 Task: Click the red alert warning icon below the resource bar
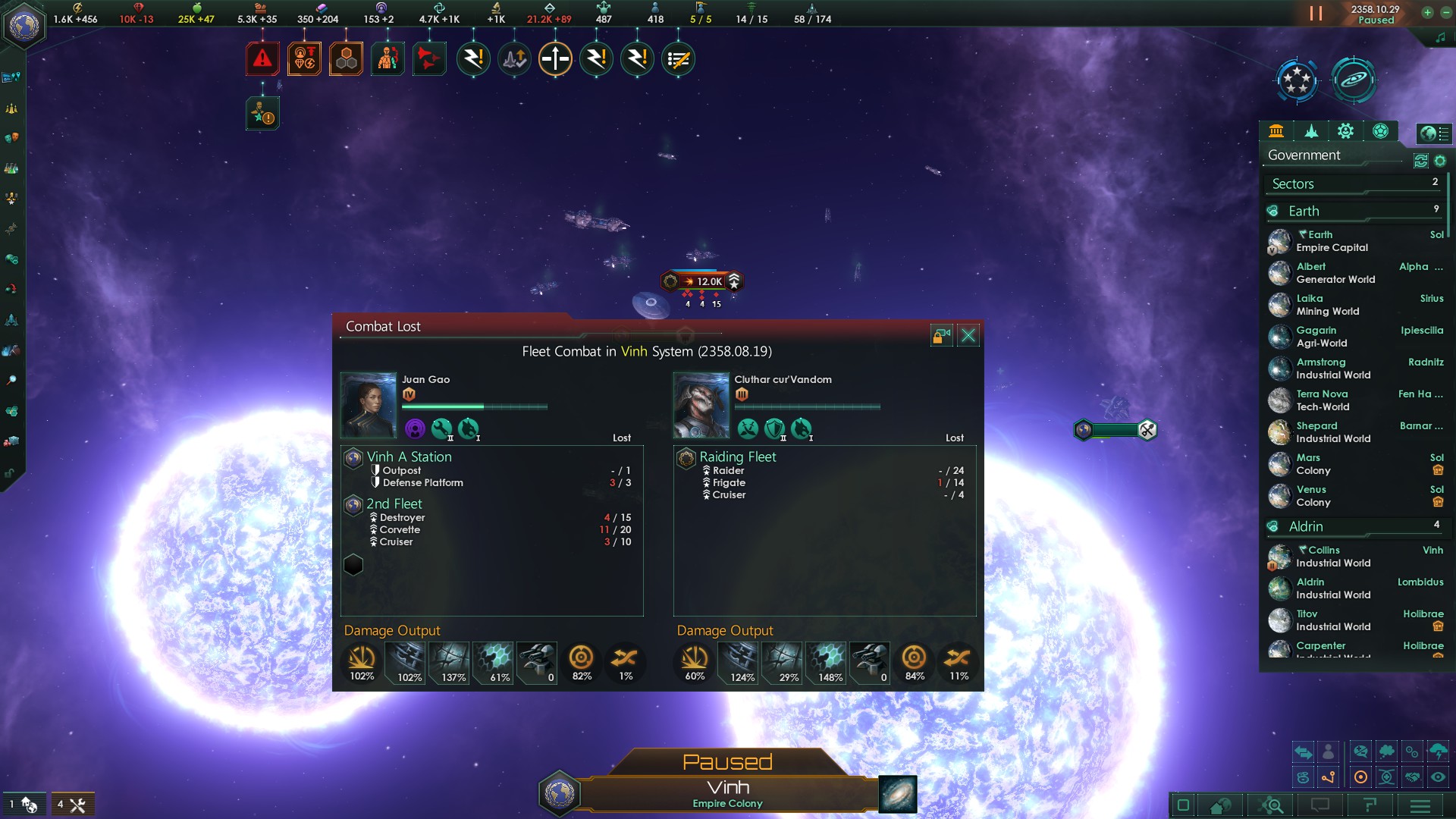point(262,57)
